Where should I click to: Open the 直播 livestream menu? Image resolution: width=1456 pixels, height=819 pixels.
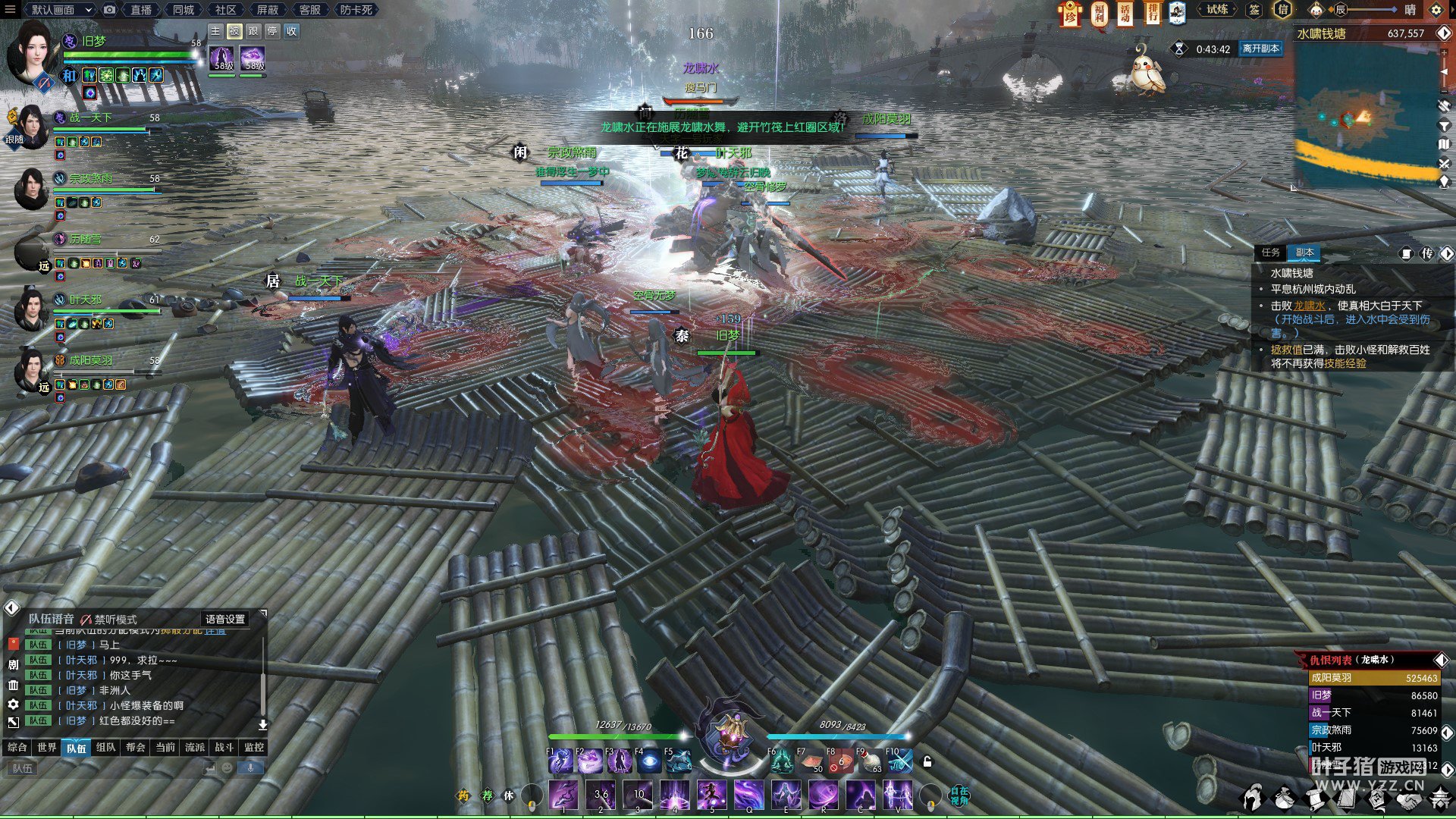[141, 10]
